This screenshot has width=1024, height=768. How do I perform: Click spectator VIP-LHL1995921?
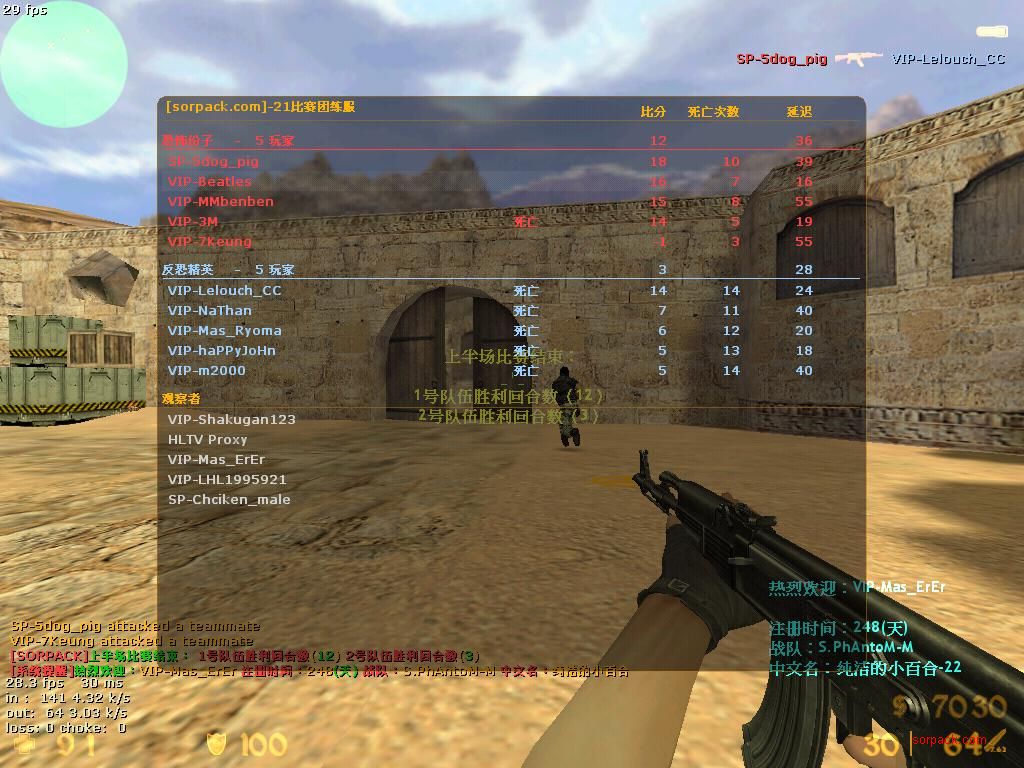(227, 479)
